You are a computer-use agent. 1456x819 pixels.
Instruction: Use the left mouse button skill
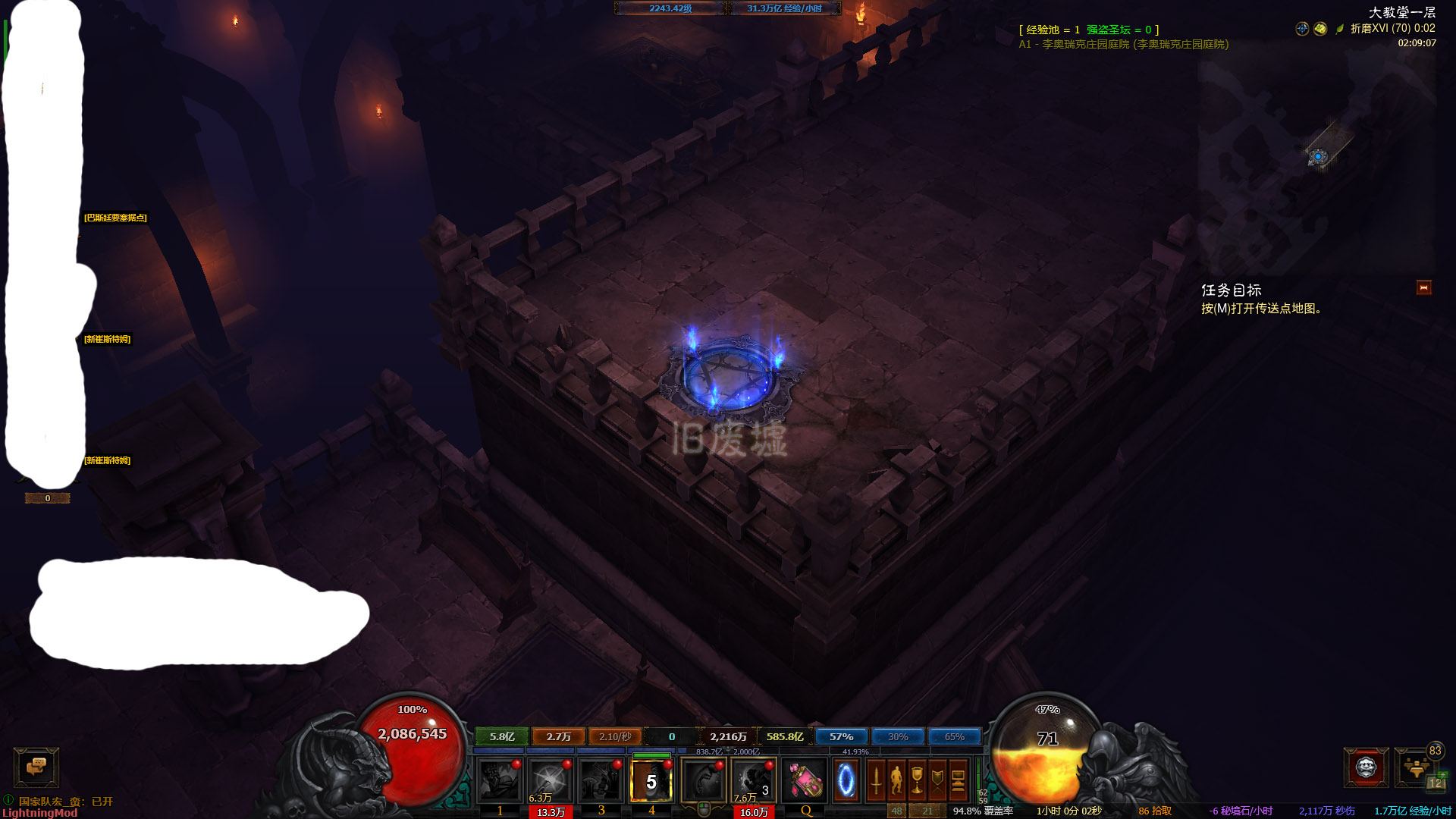(704, 780)
